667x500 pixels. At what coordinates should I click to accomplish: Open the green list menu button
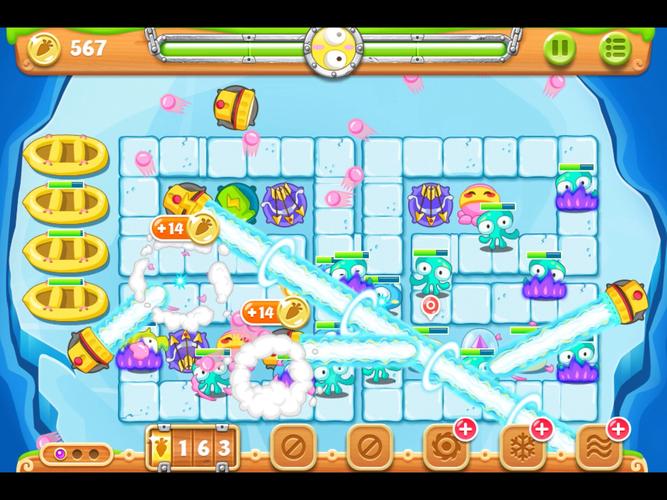pos(615,47)
